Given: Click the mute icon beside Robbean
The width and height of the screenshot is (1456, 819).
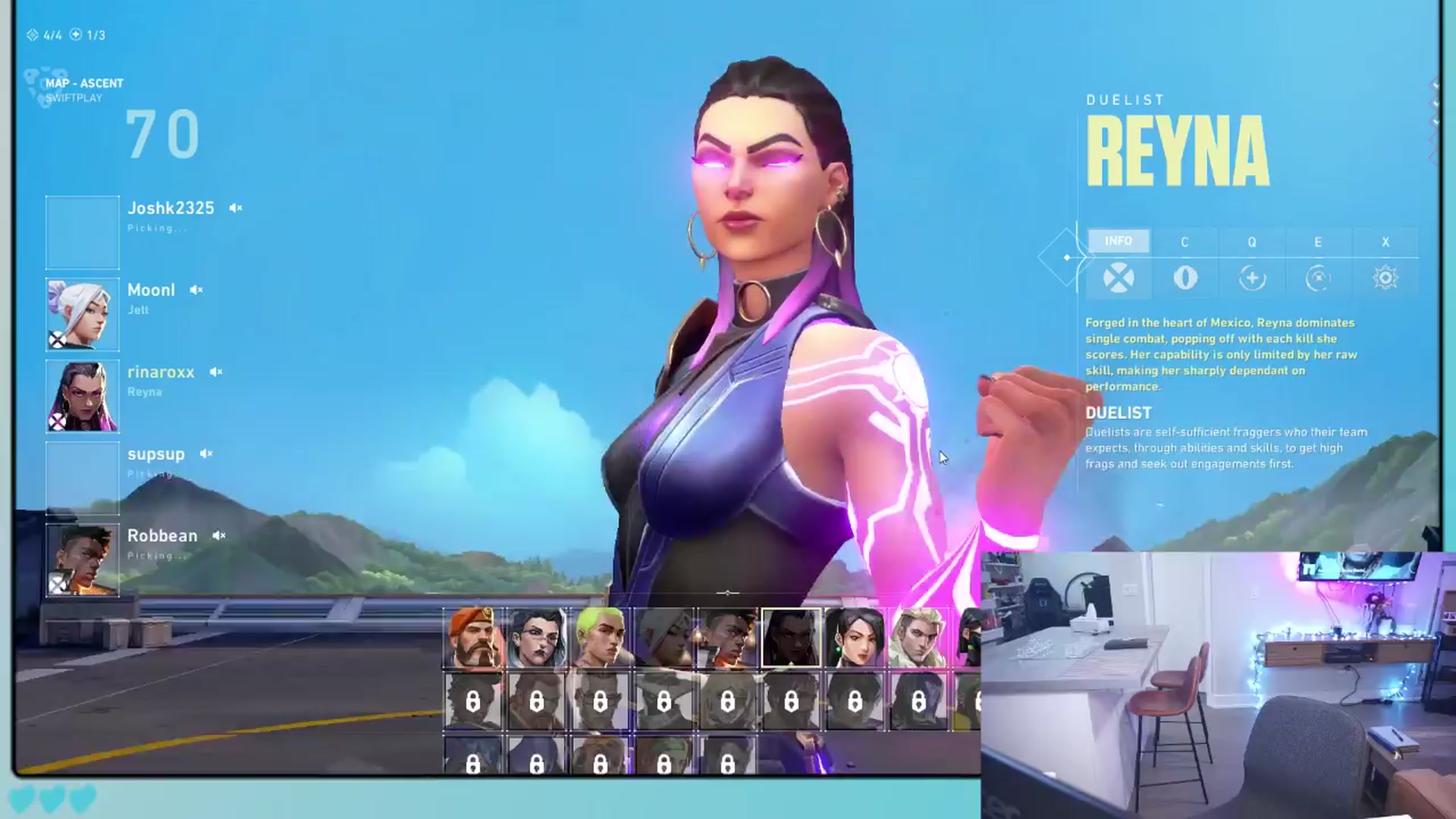Looking at the screenshot, I should pos(219,535).
